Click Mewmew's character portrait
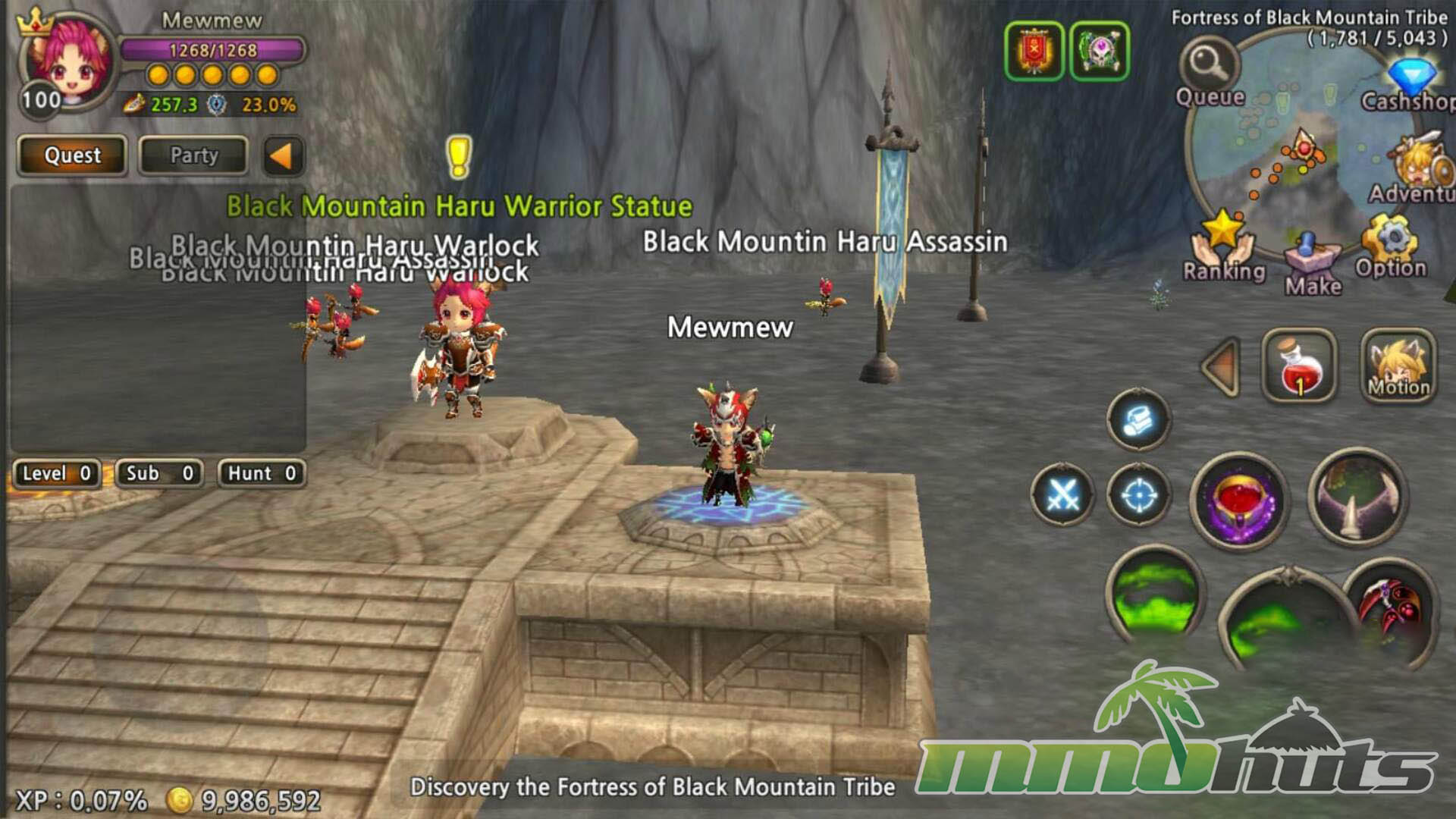This screenshot has height=819, width=1456. click(x=67, y=62)
